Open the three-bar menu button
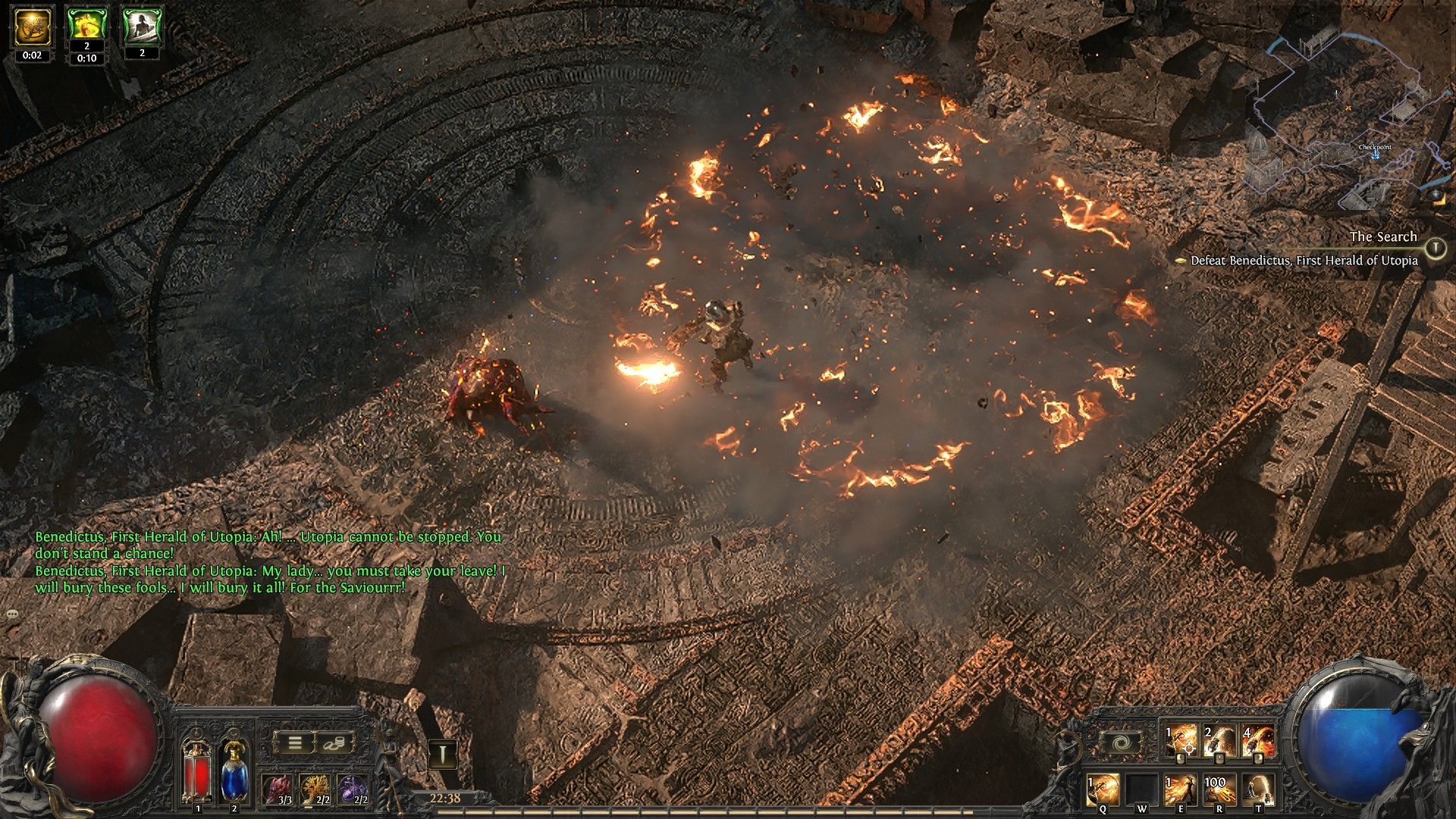Viewport: 1456px width, 819px height. coord(293,743)
